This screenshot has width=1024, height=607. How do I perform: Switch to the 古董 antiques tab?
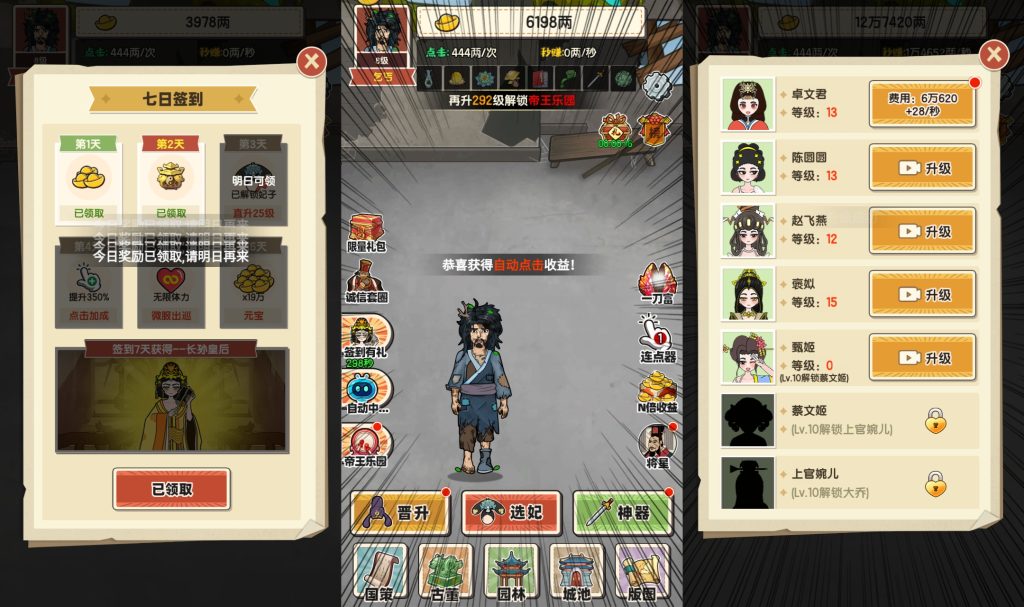(446, 572)
